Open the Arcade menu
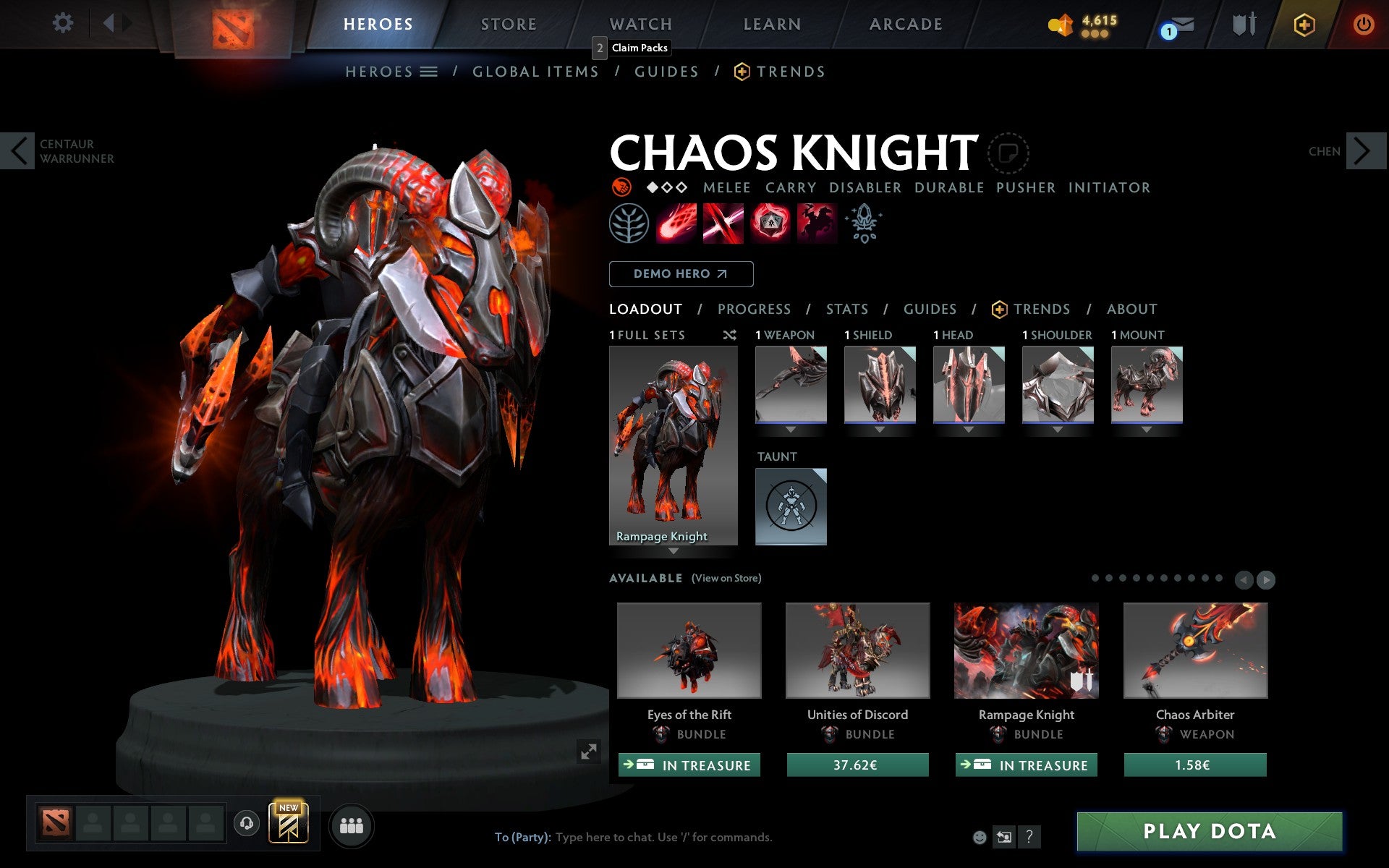Screen dimensions: 1389x868 coord(905,24)
